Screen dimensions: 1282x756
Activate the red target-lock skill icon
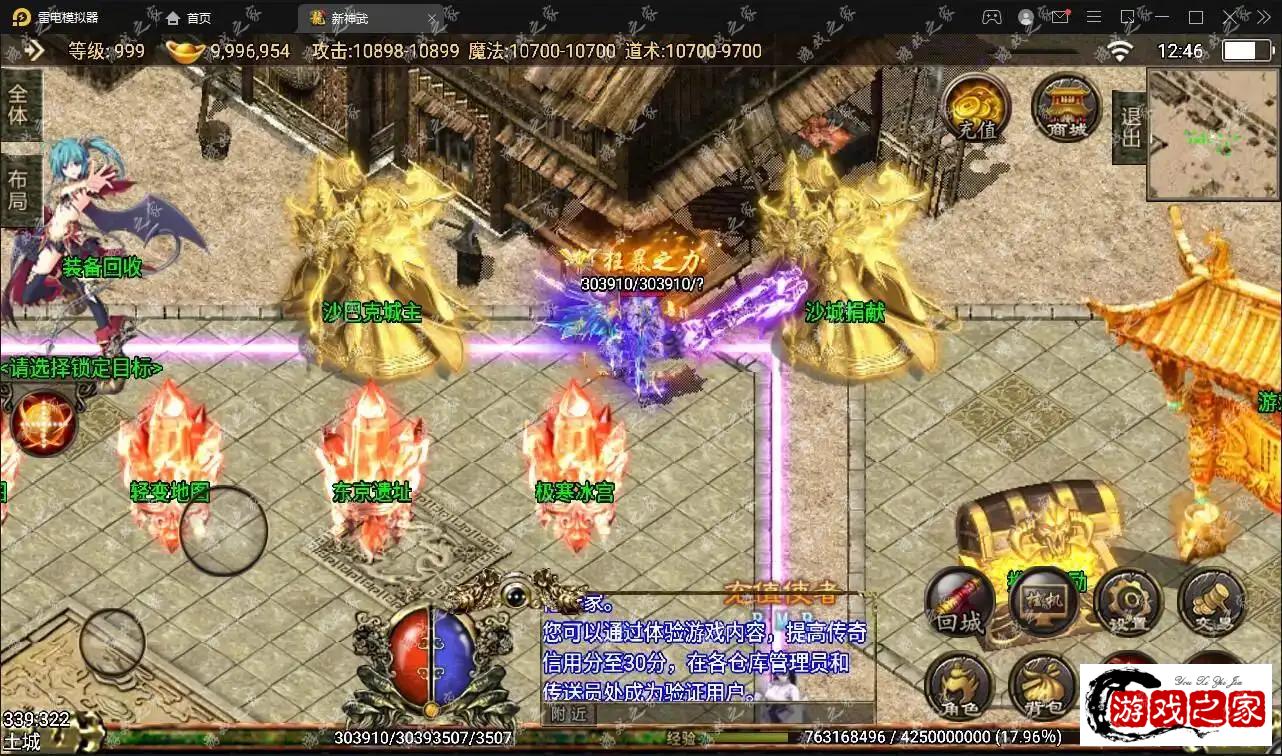click(x=43, y=423)
